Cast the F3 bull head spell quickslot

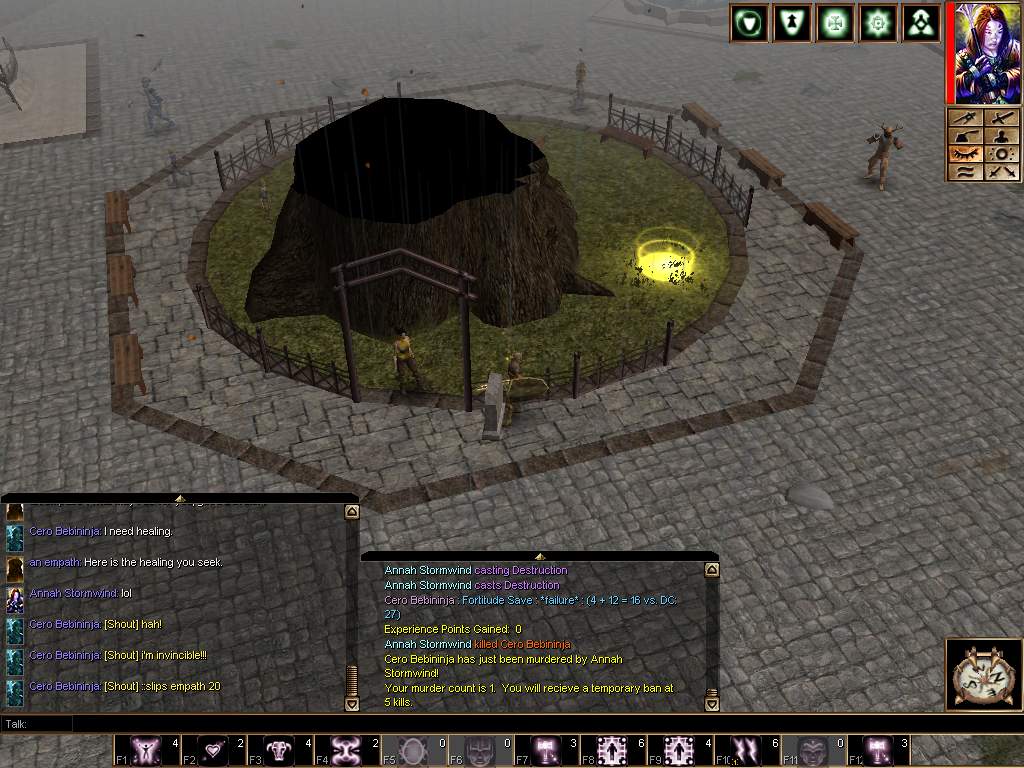[280, 750]
